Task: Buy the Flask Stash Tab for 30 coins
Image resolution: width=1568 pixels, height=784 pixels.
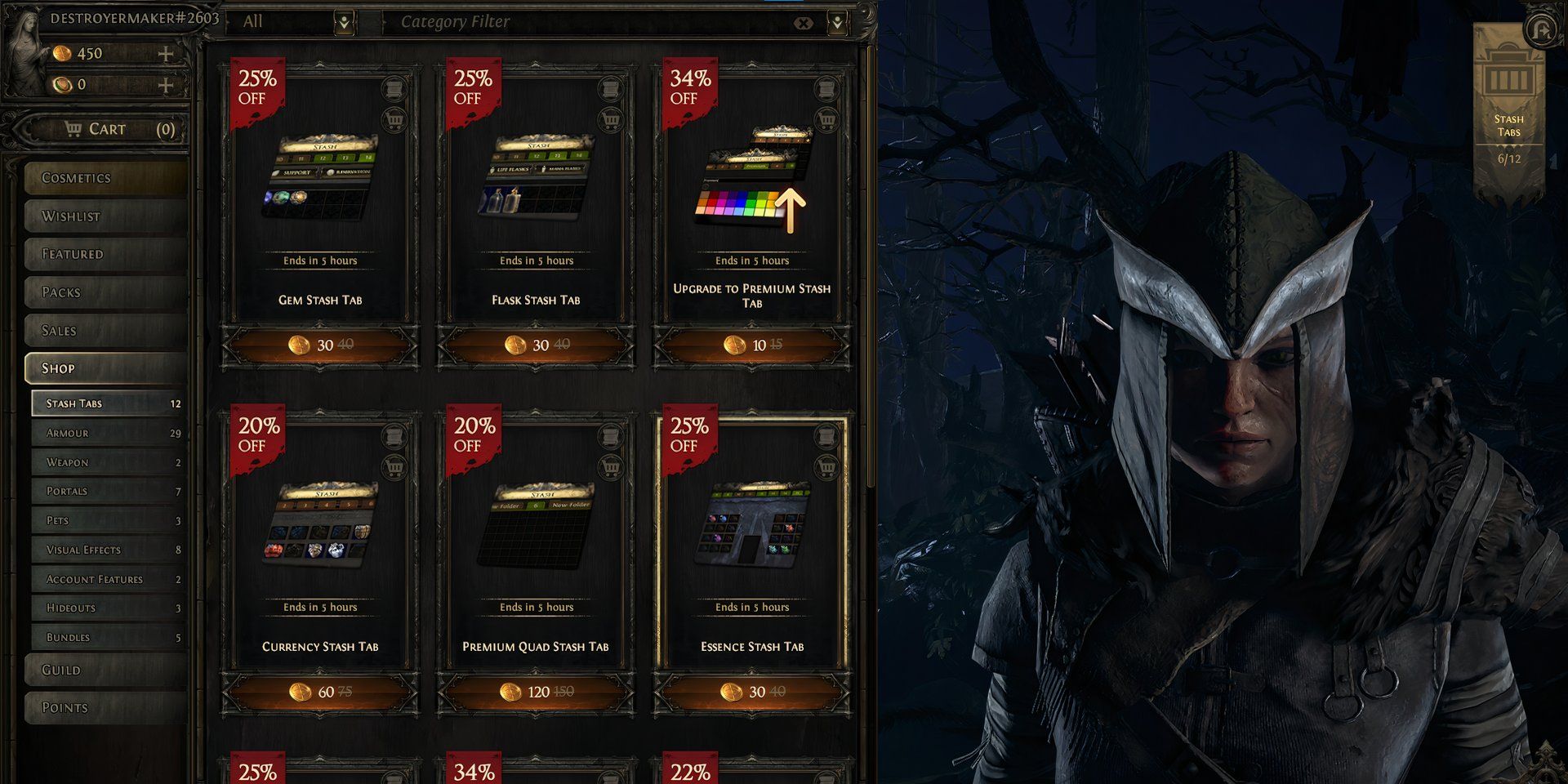Action: tap(535, 345)
